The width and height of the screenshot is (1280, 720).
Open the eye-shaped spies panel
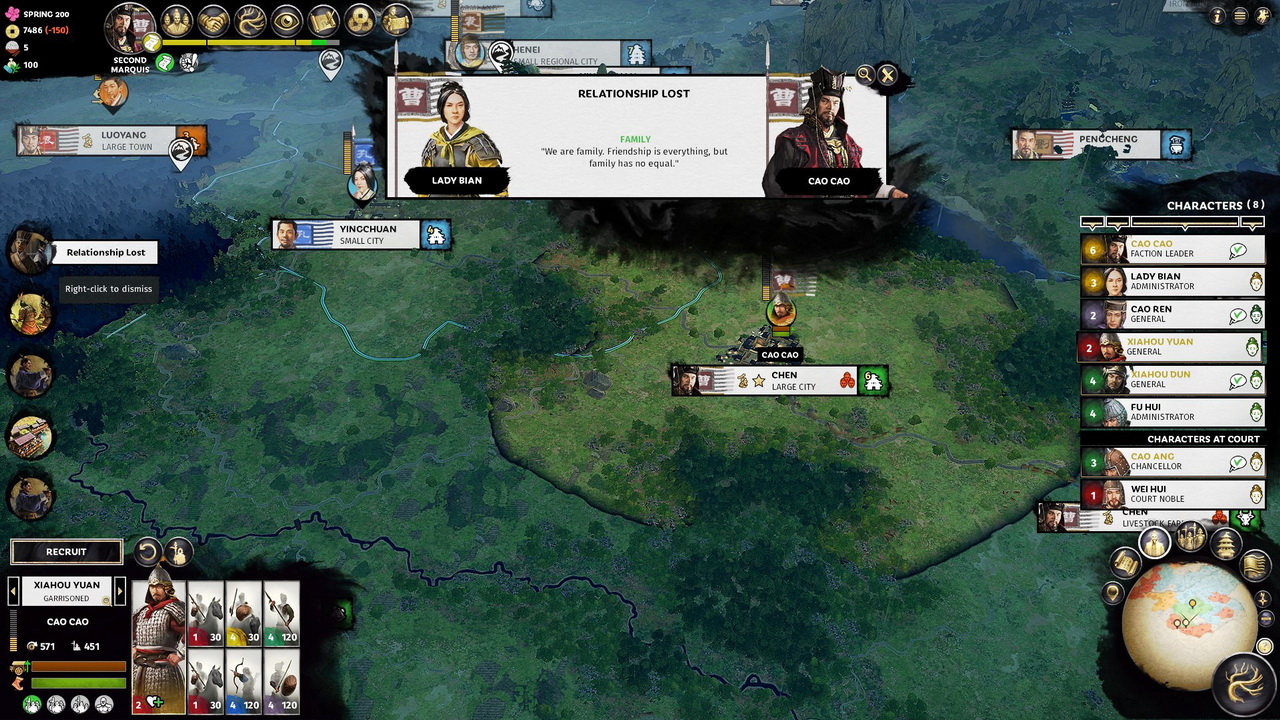point(287,21)
